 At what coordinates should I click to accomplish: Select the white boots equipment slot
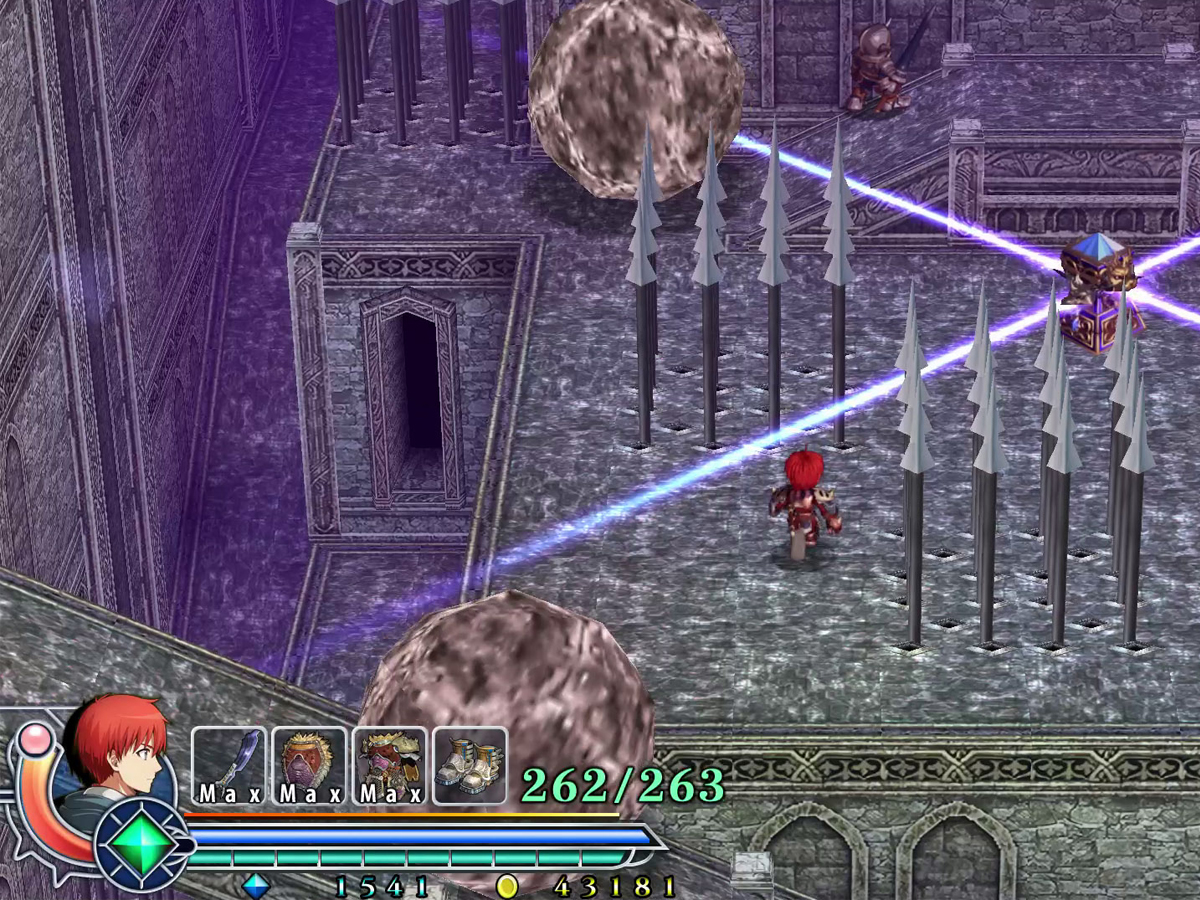click(470, 765)
